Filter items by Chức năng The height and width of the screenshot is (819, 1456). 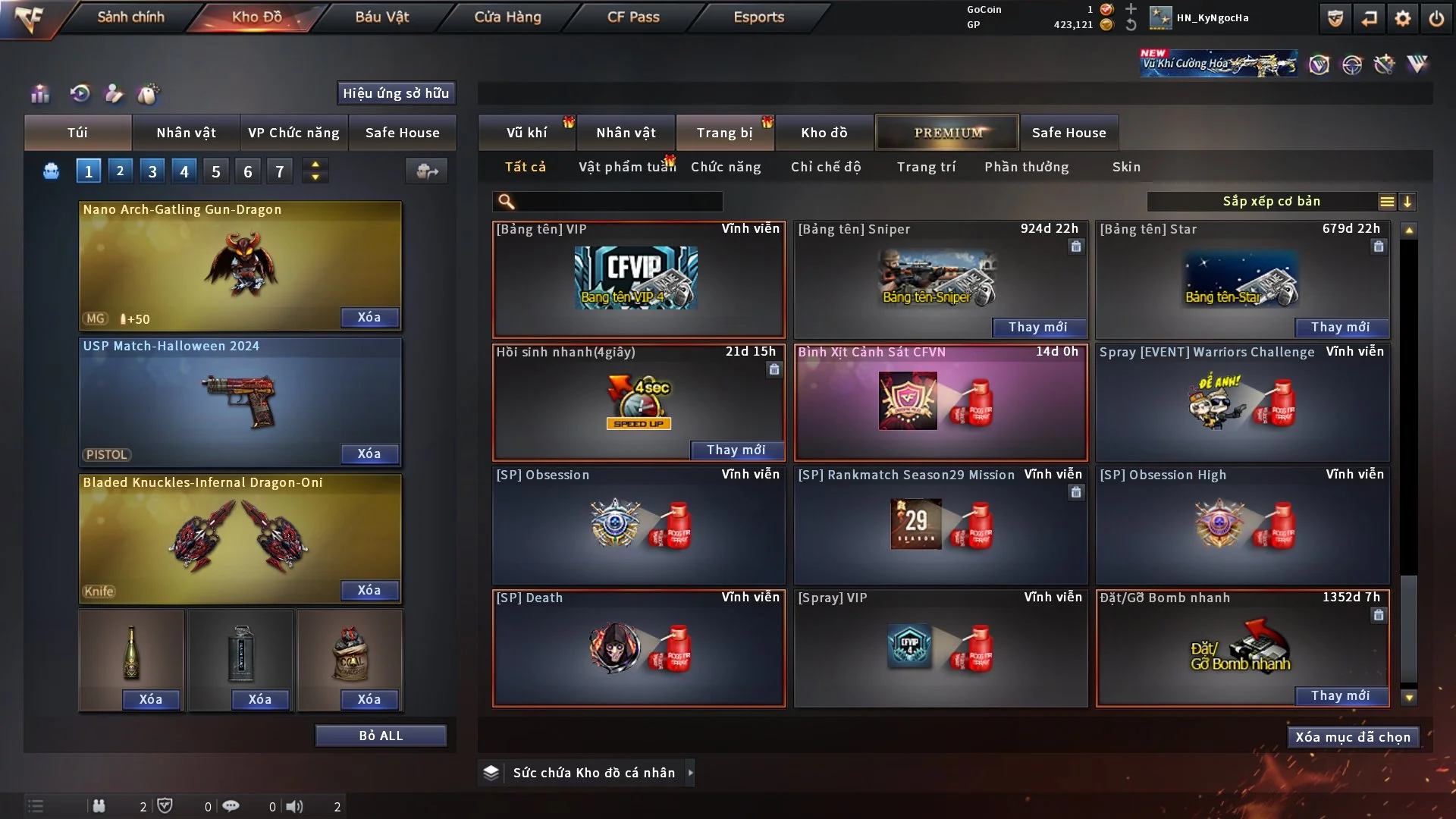[x=725, y=167]
